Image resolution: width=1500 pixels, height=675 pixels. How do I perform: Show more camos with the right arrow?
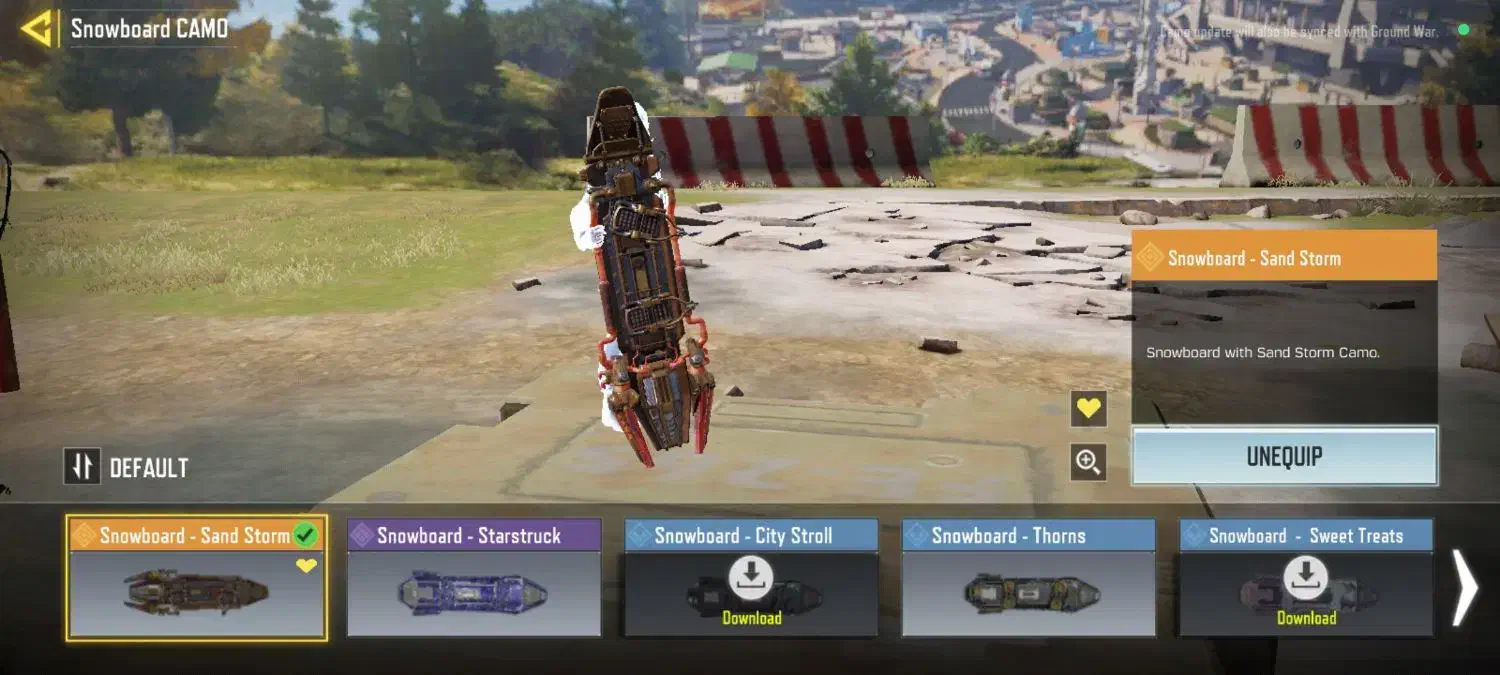click(x=1464, y=590)
